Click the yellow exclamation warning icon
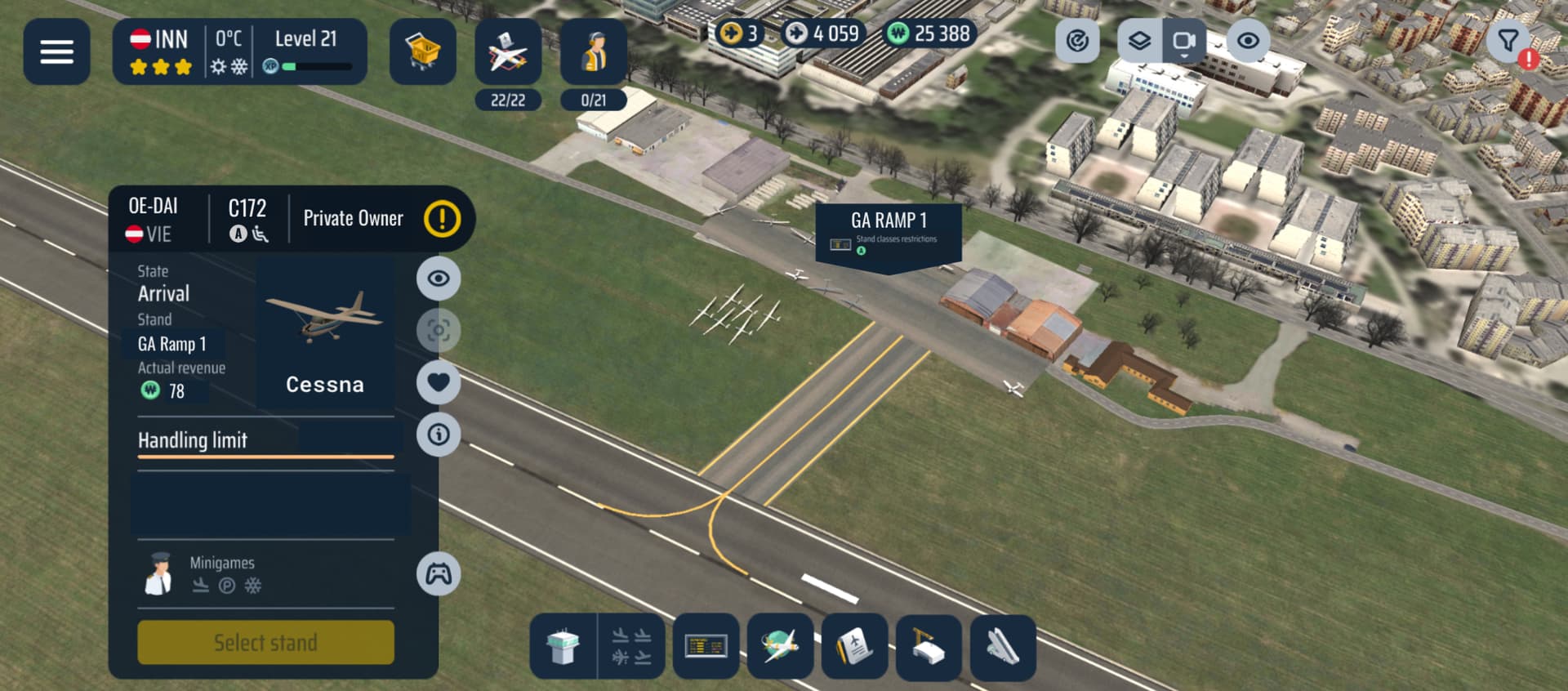Image resolution: width=1568 pixels, height=691 pixels. click(442, 219)
